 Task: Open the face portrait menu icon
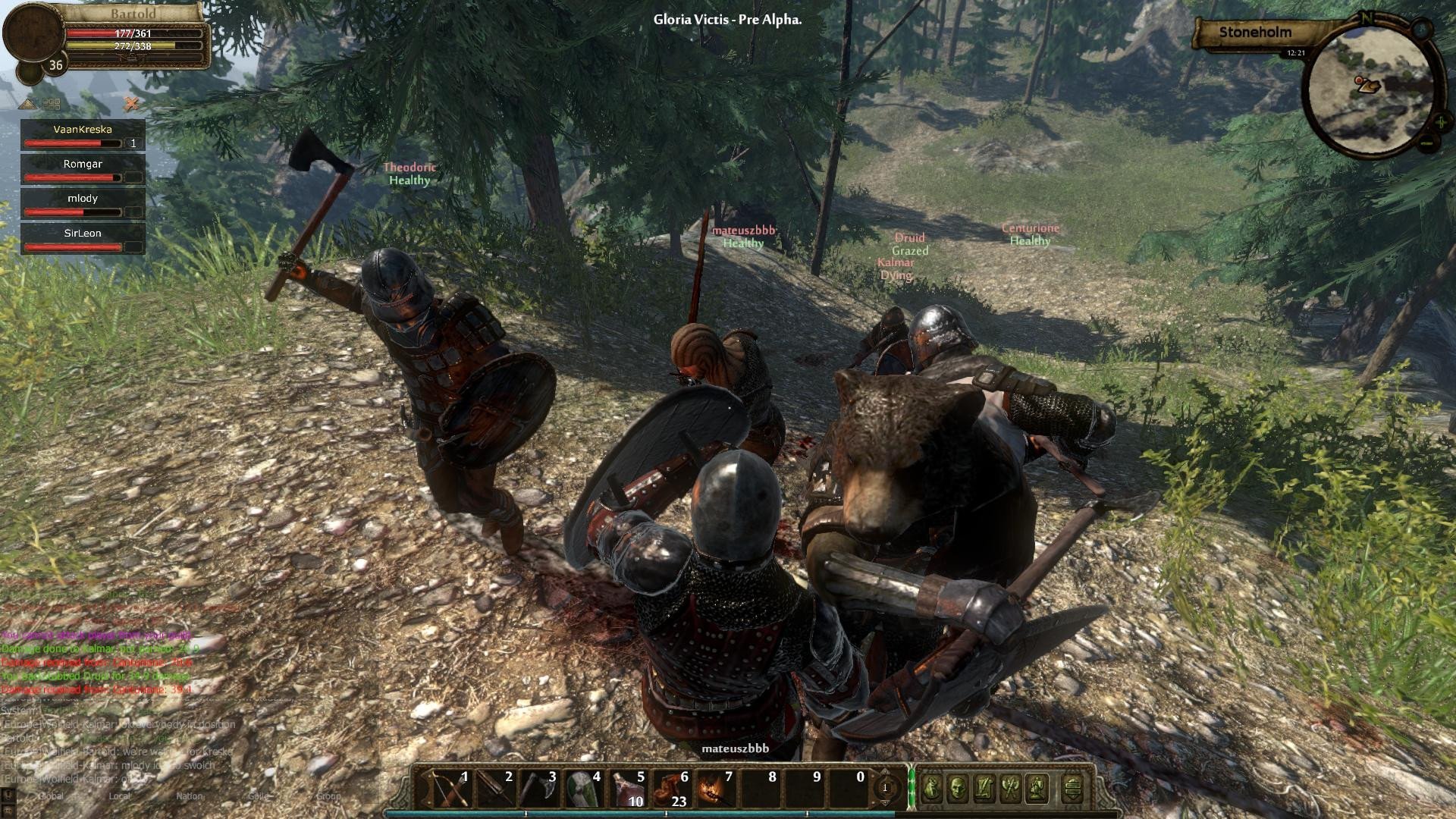958,789
